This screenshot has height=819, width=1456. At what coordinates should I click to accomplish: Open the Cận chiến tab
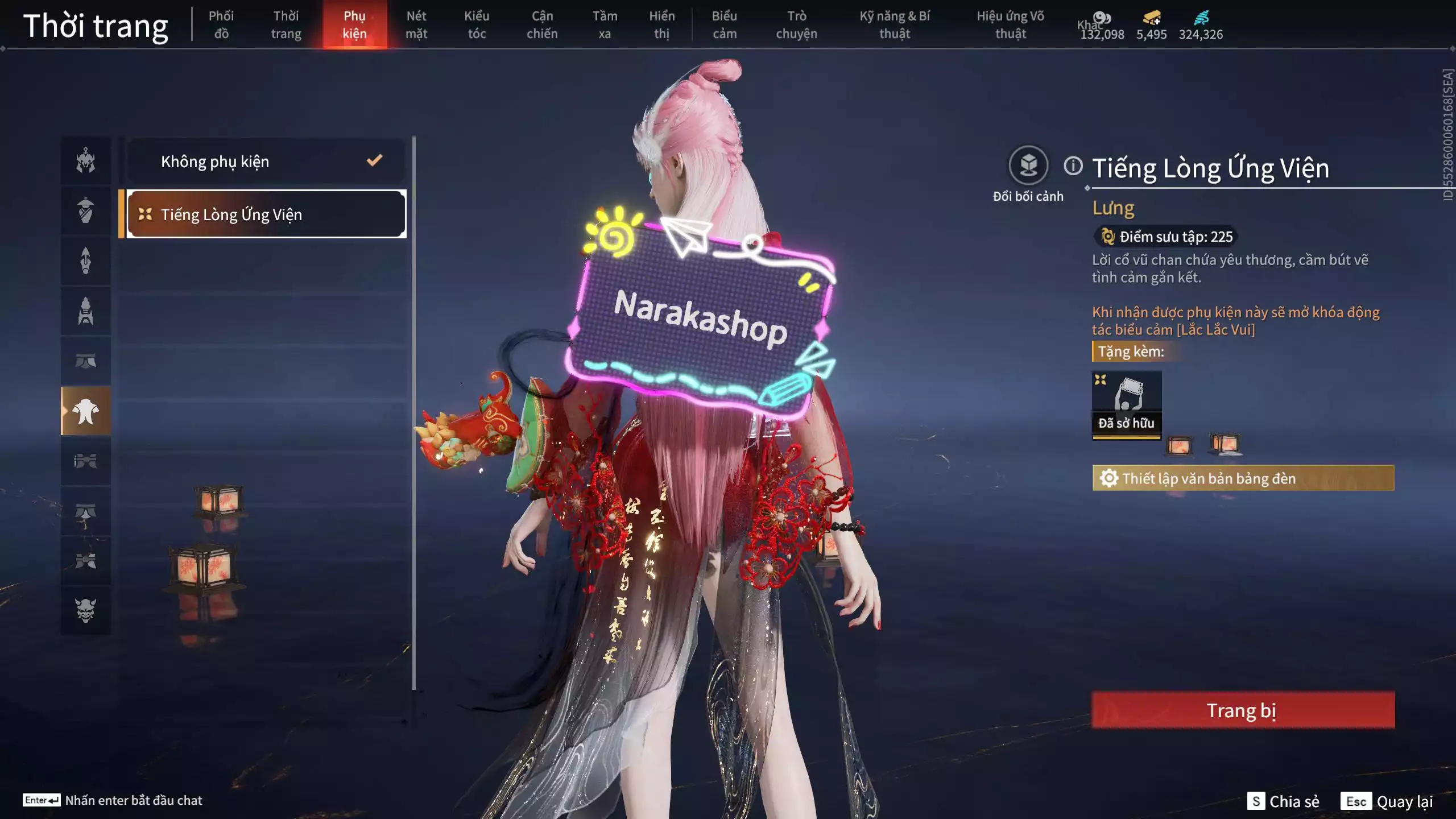coord(542,24)
